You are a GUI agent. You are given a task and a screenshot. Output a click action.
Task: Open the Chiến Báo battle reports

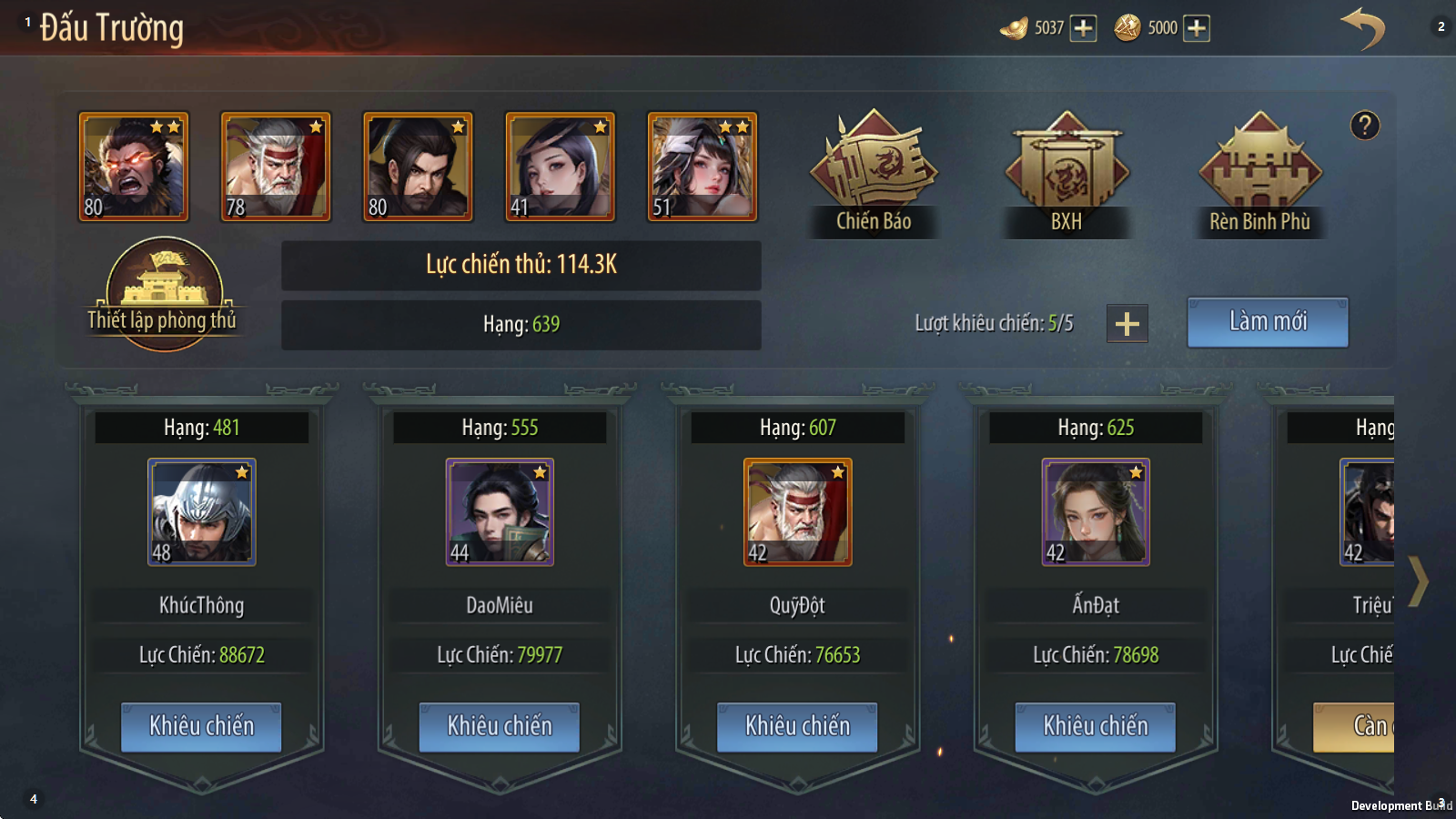pos(874,173)
